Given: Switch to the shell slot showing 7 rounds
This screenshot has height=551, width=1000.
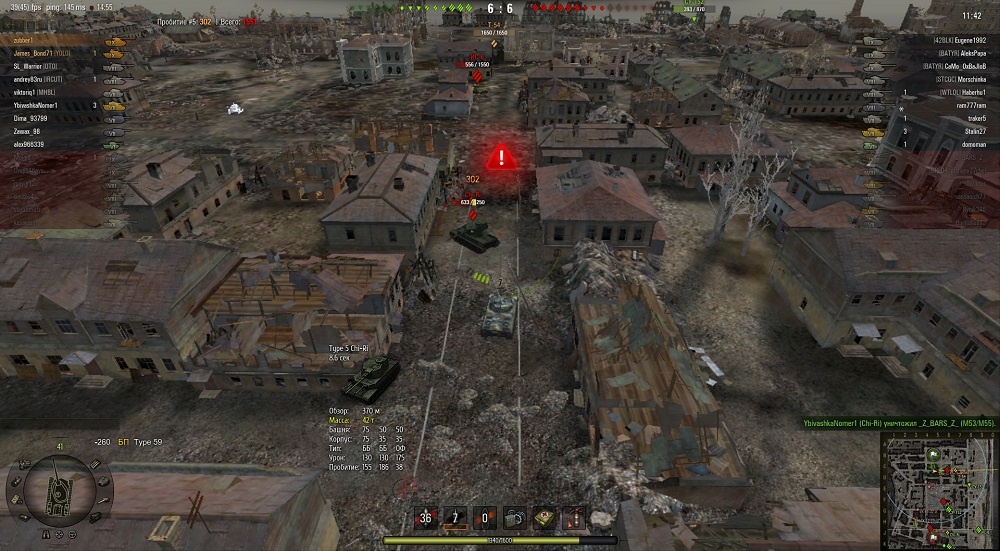Looking at the screenshot, I should coord(455,518).
